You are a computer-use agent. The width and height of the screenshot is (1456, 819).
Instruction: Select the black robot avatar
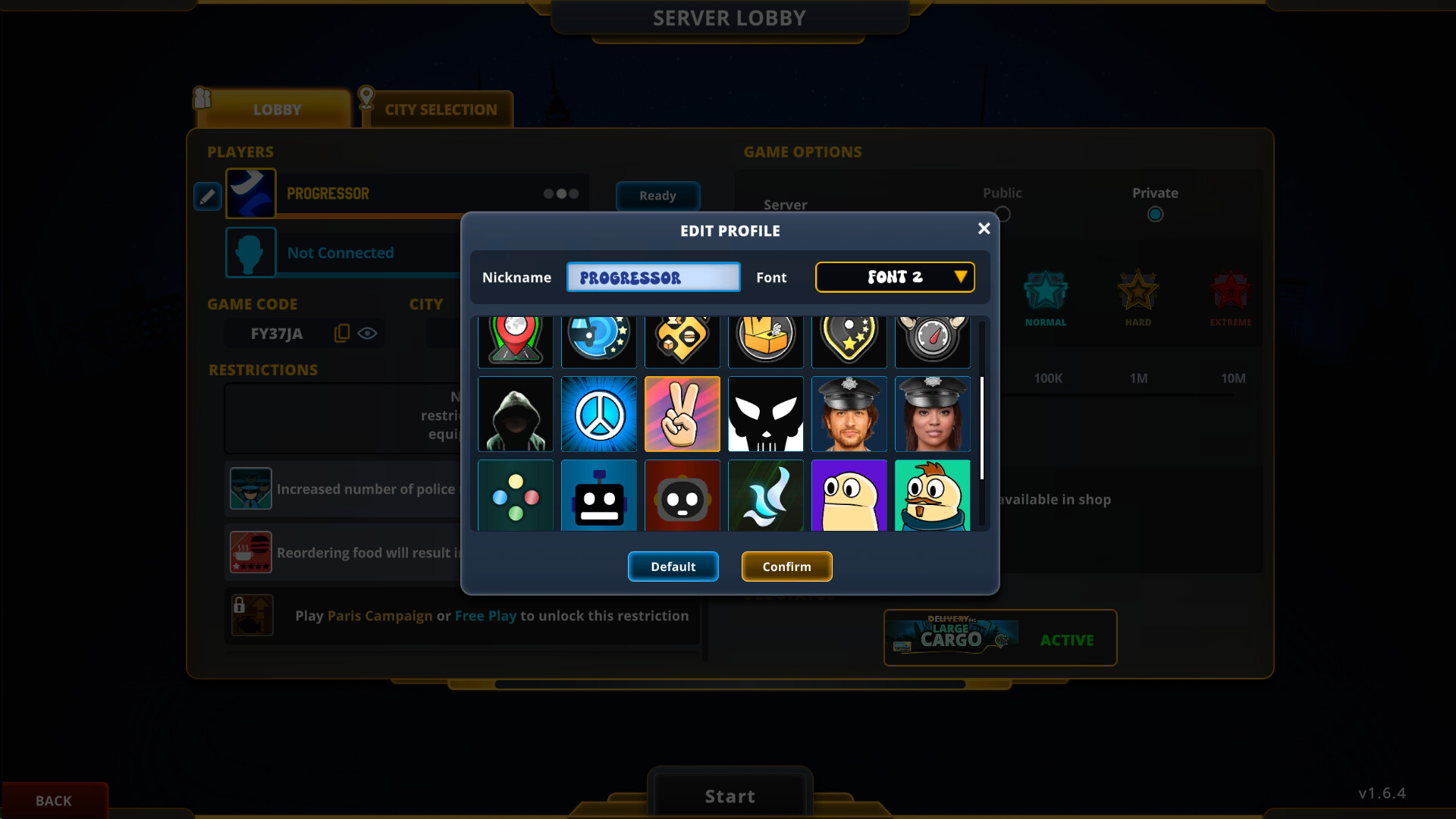tap(598, 495)
